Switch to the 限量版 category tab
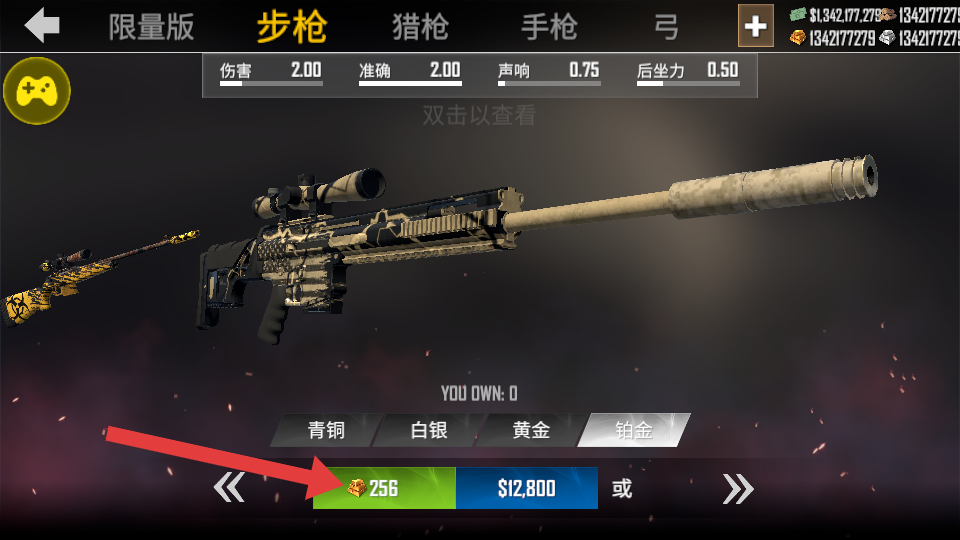960x540 pixels. coord(151,27)
